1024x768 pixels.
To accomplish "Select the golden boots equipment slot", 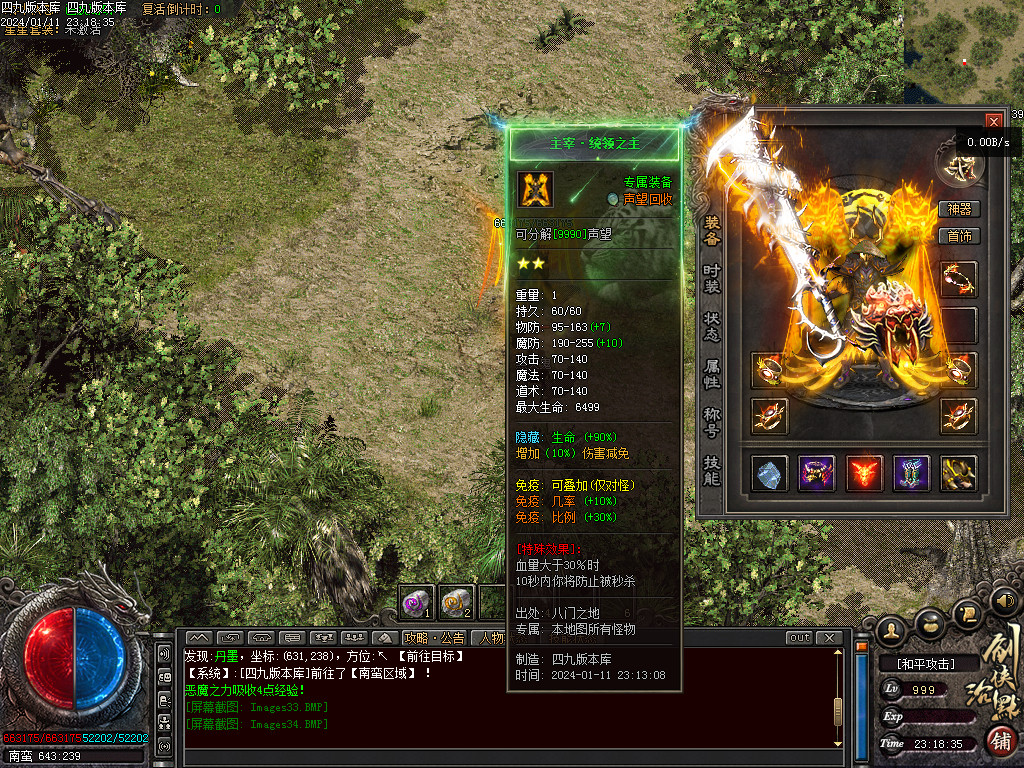I will point(959,473).
